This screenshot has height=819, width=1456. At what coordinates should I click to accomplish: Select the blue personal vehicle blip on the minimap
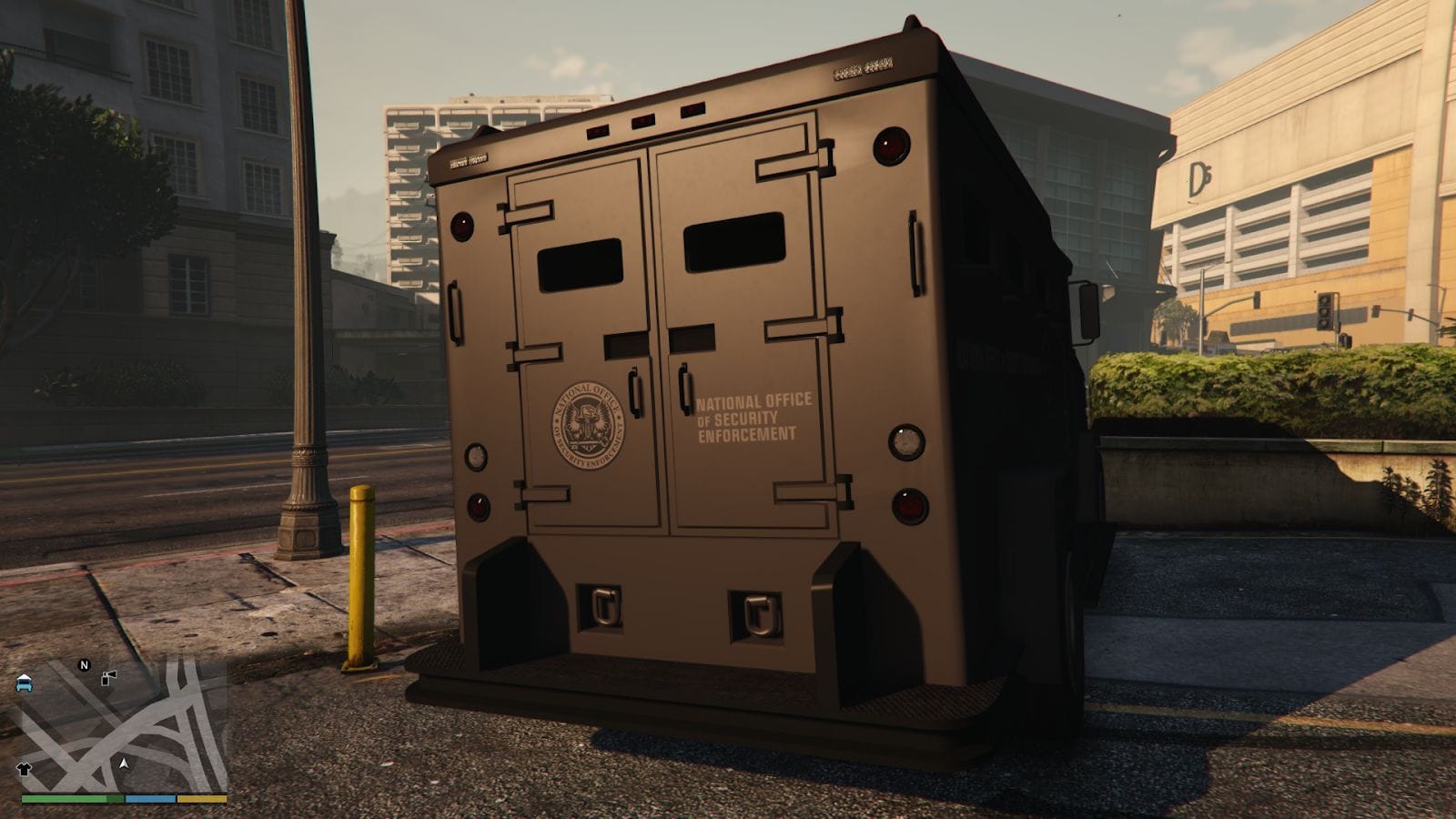tap(25, 683)
